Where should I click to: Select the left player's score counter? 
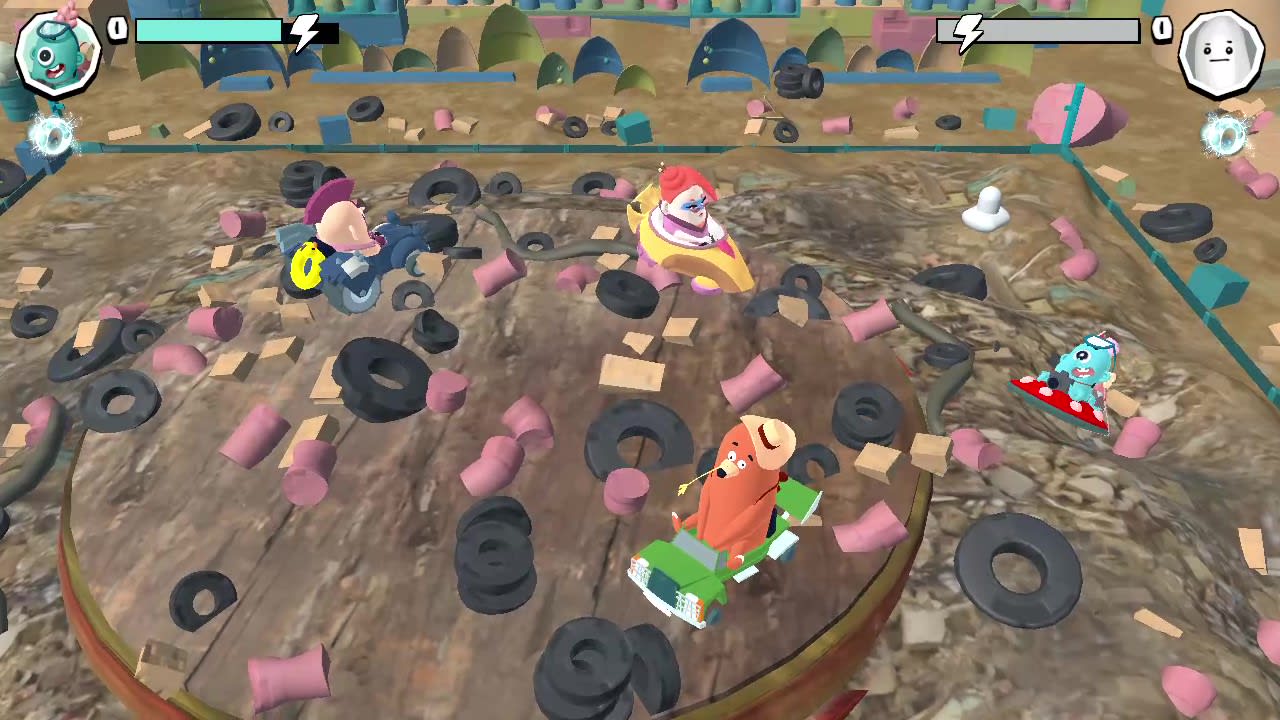(x=117, y=29)
